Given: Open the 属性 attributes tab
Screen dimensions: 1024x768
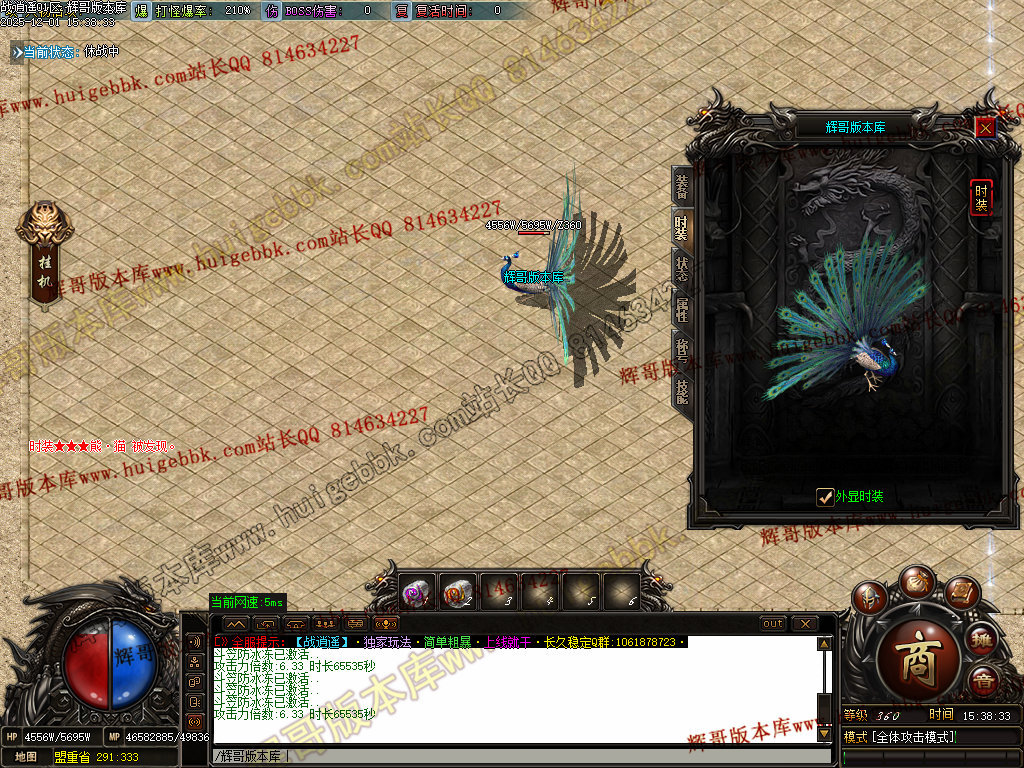Looking at the screenshot, I should [x=681, y=309].
